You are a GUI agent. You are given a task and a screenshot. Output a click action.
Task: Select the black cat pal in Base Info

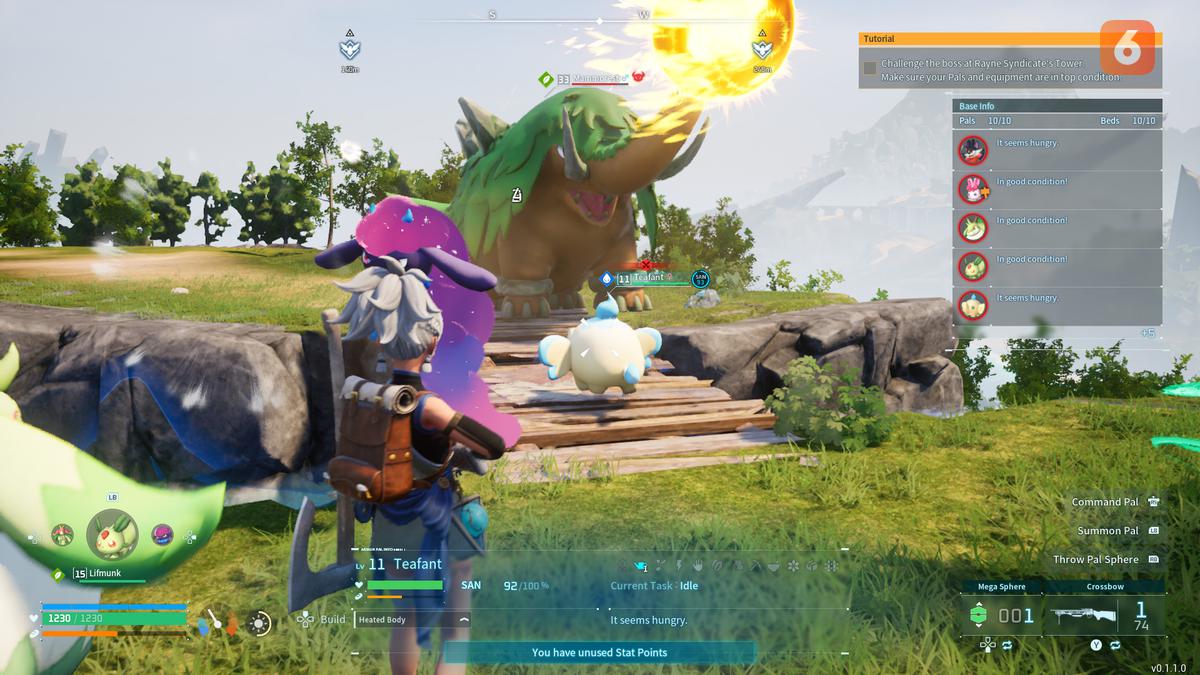tap(972, 150)
